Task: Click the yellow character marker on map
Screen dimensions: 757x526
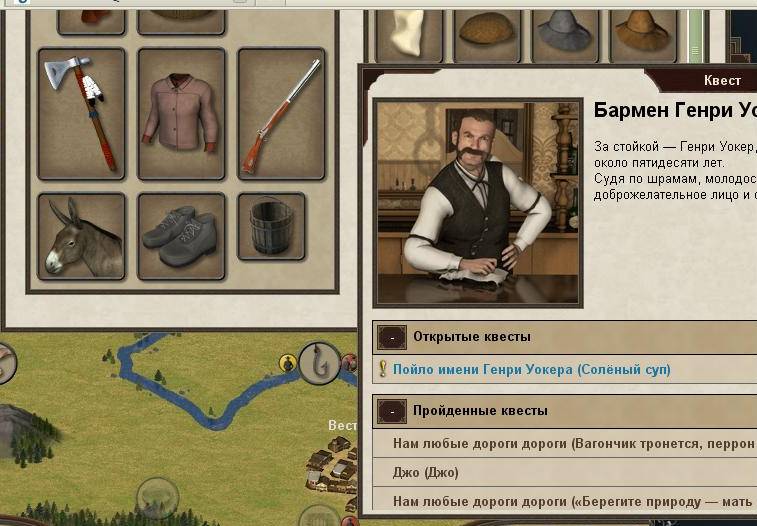Action: click(x=288, y=362)
